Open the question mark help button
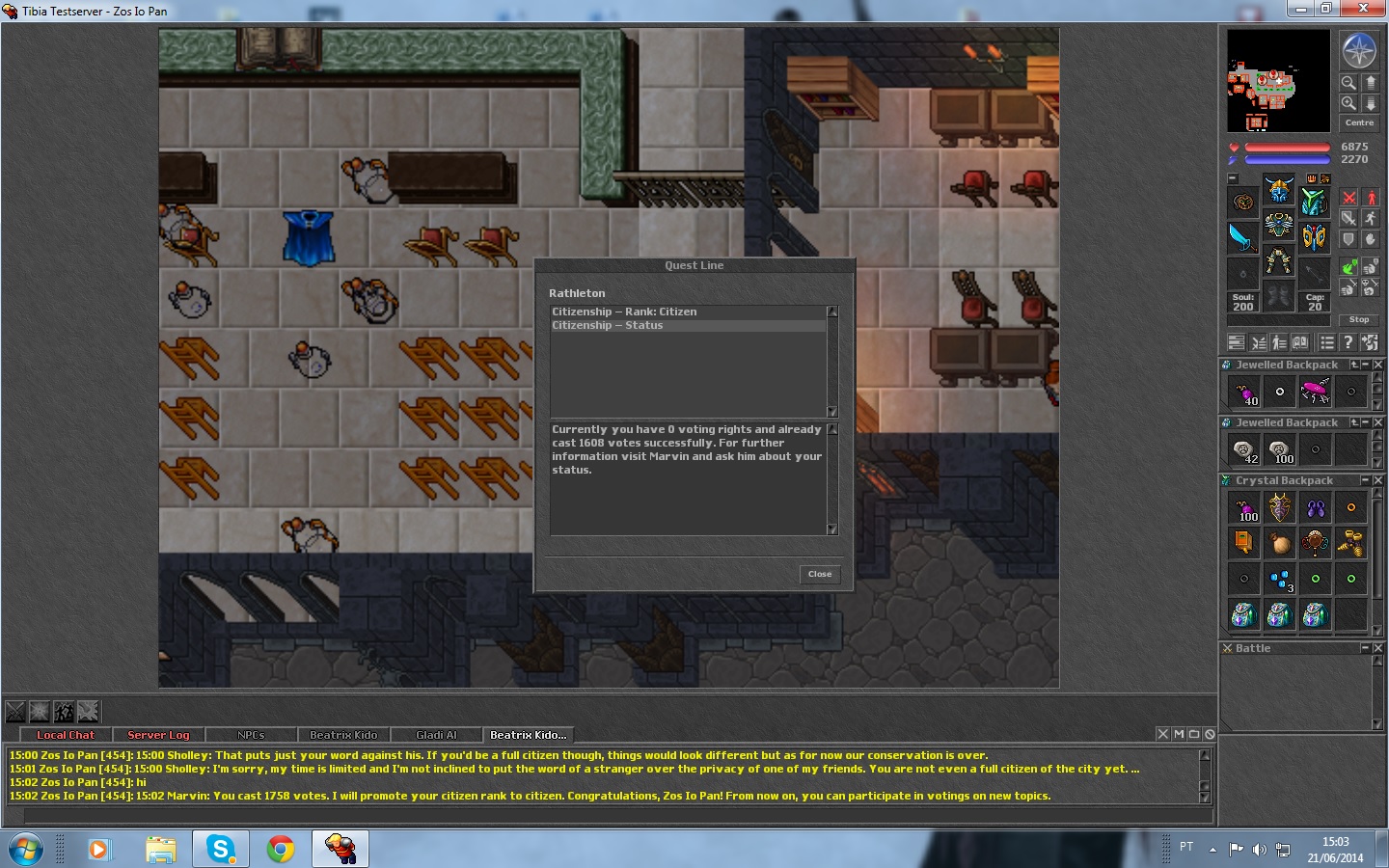The height and width of the screenshot is (868, 1389). coord(1348,342)
